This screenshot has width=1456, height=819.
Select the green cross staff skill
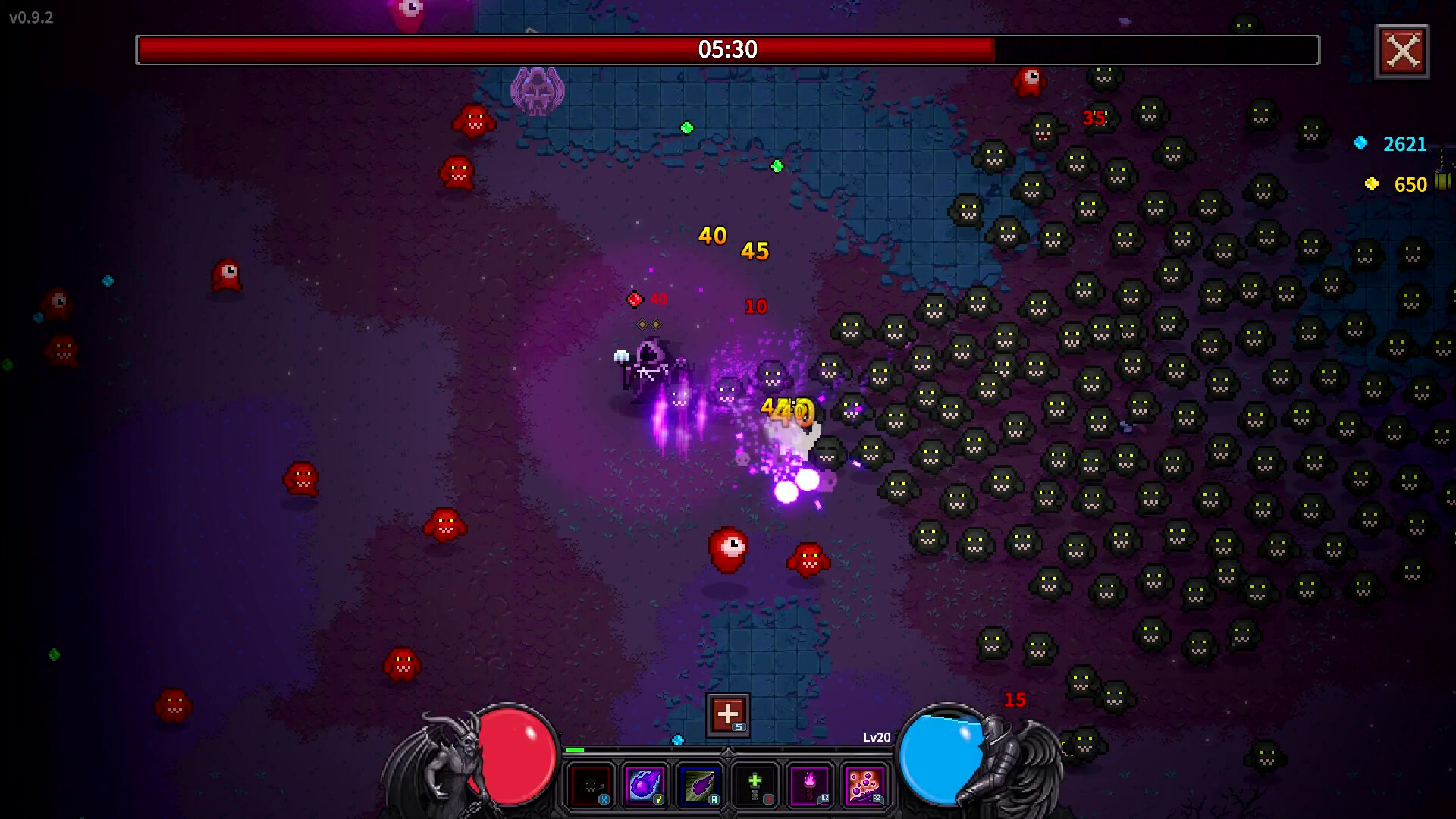(755, 785)
